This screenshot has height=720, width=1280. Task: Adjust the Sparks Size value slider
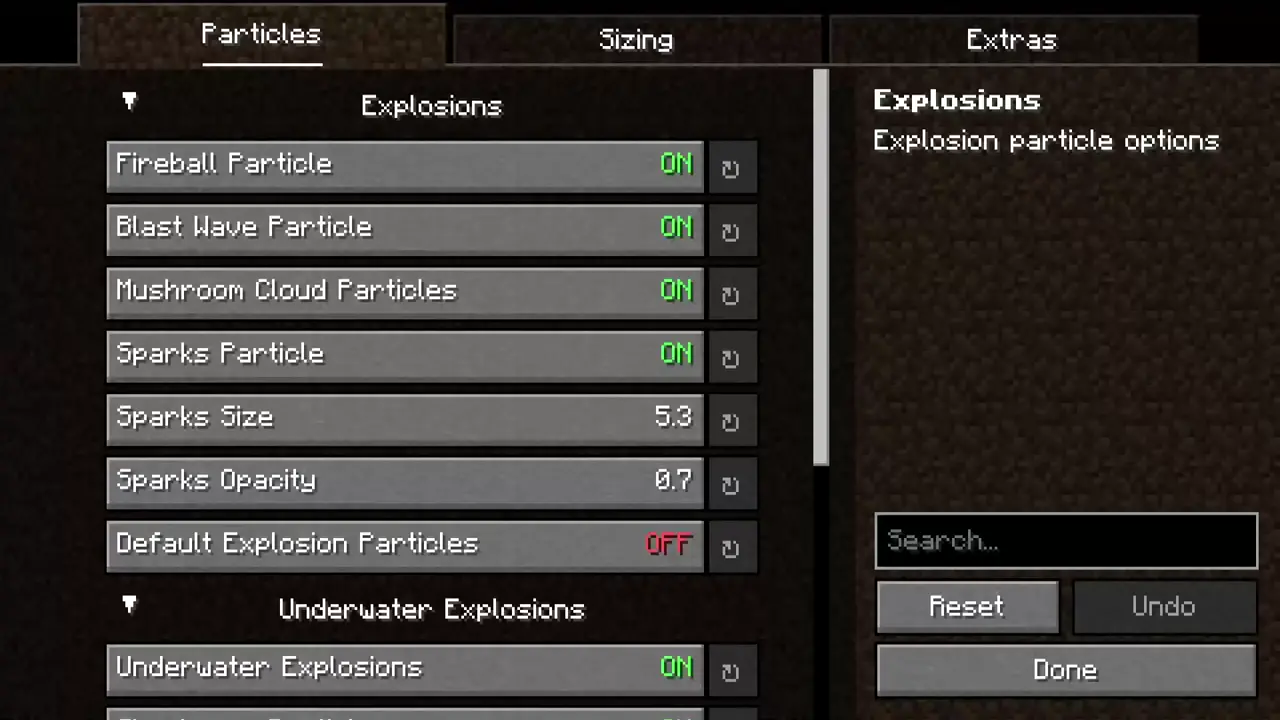point(404,420)
